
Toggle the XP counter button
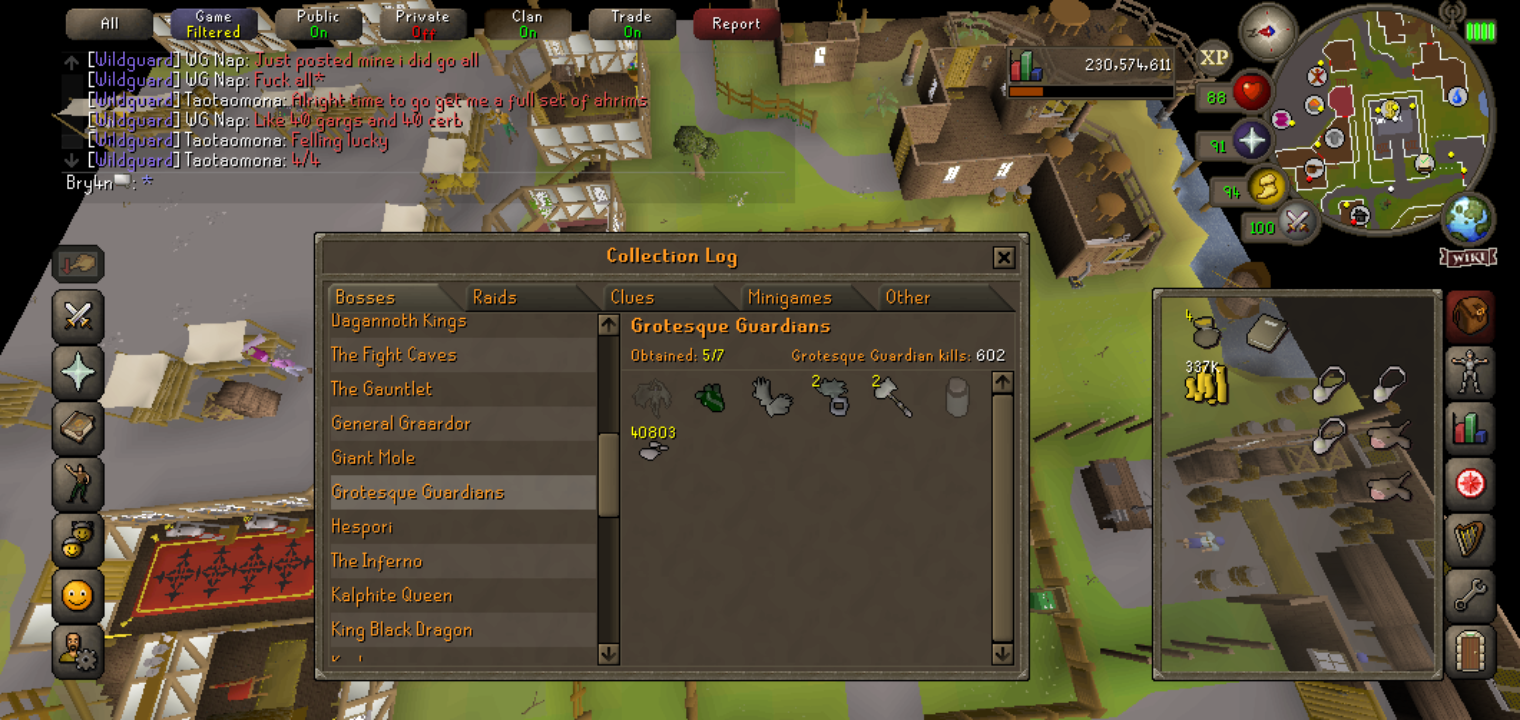pos(1214,58)
